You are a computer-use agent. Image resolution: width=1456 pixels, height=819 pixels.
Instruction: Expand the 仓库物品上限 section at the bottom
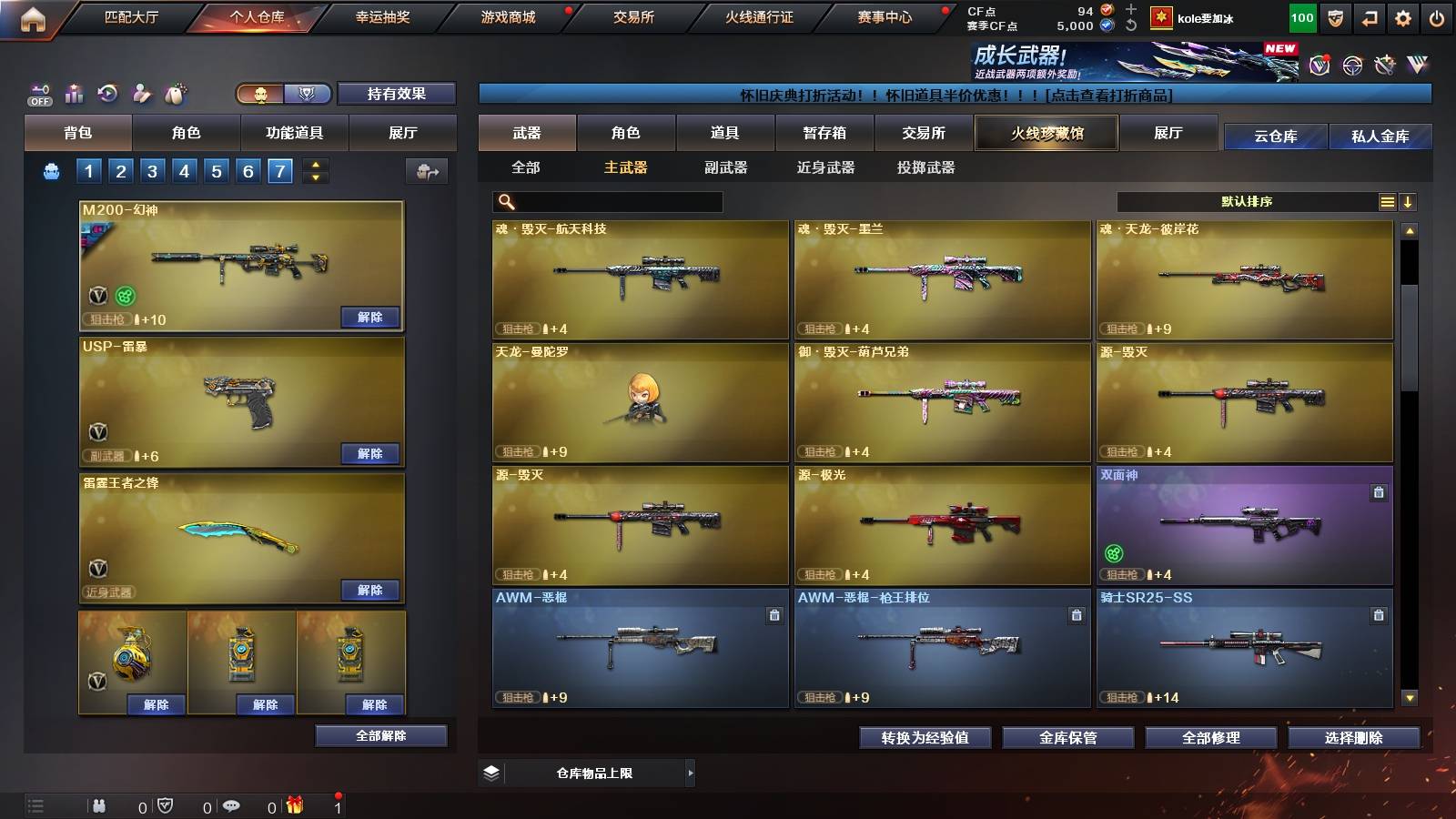(692, 773)
